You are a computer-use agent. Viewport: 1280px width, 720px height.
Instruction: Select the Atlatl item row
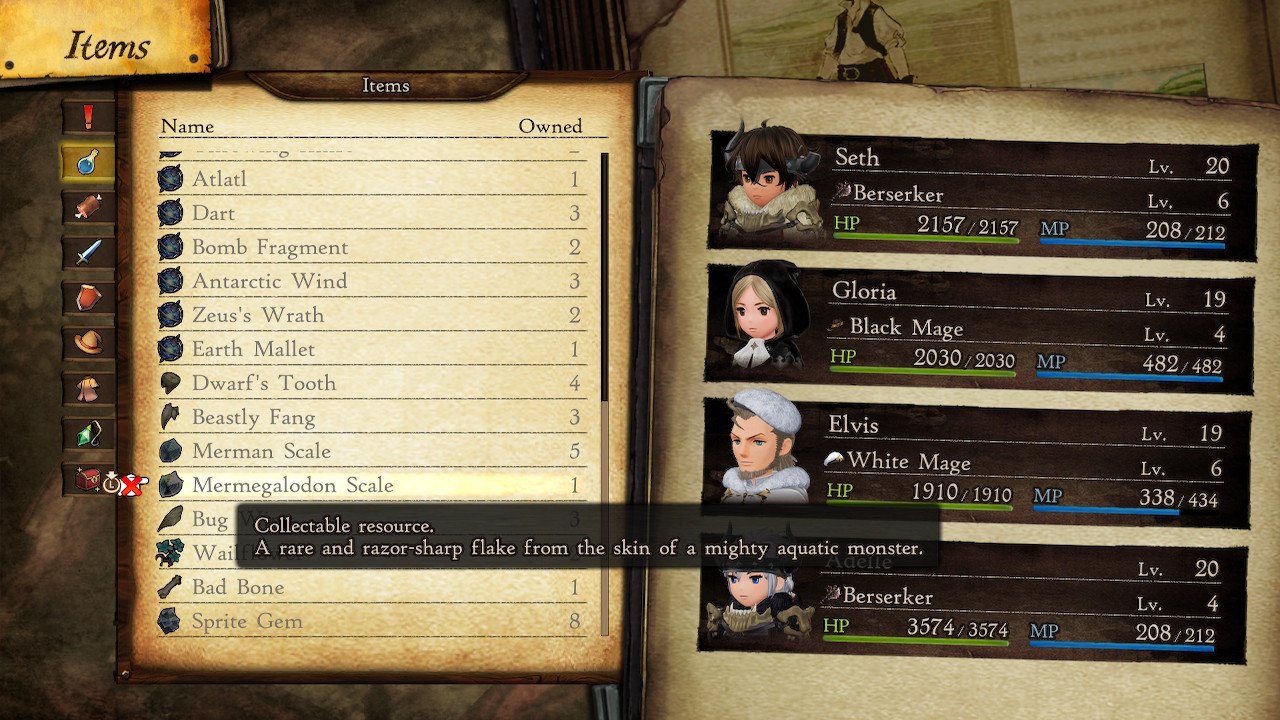[370, 180]
